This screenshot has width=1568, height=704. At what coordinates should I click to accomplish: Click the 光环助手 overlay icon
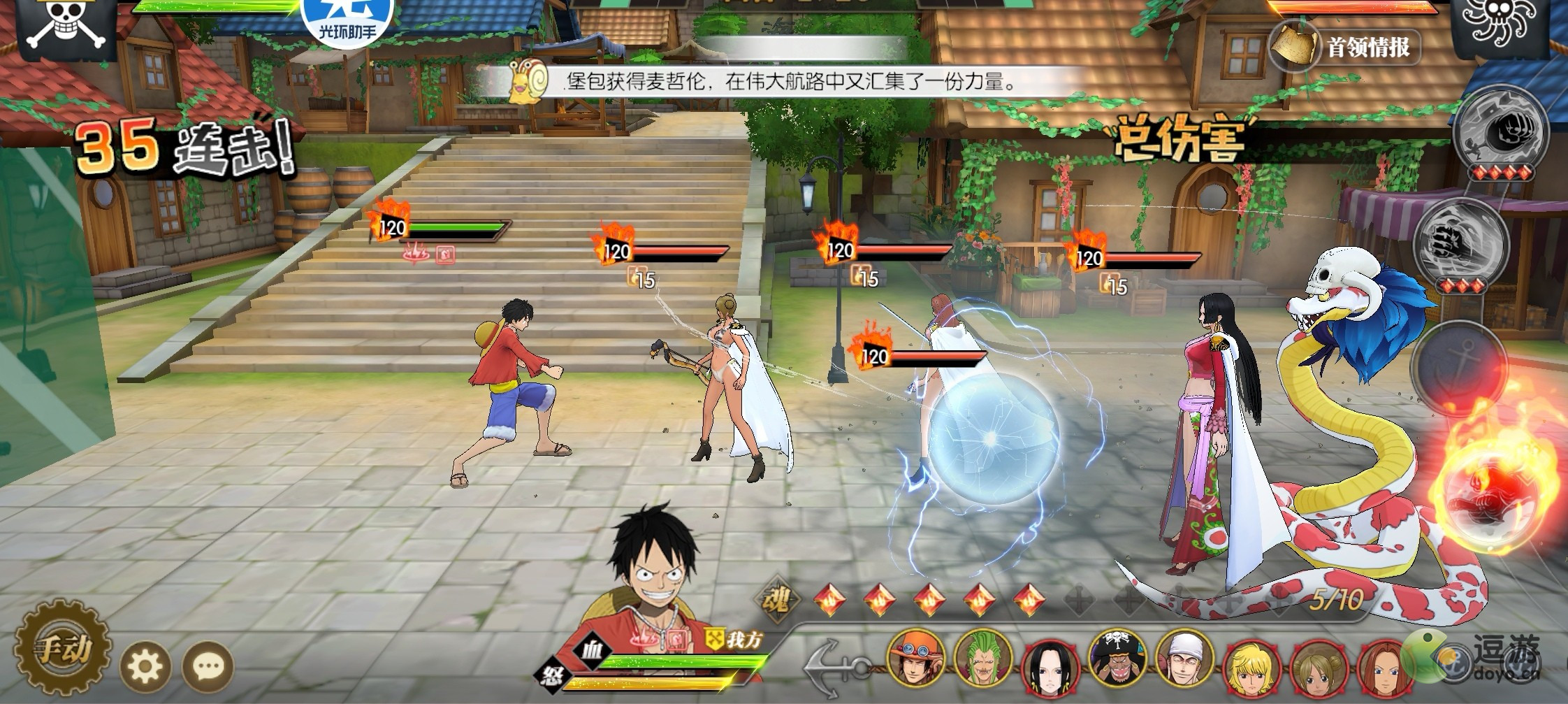click(x=347, y=21)
